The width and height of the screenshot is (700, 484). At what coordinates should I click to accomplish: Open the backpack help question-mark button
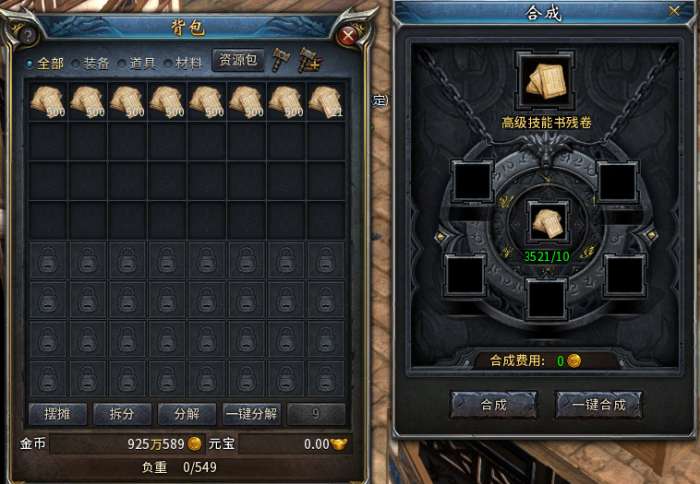click(29, 36)
